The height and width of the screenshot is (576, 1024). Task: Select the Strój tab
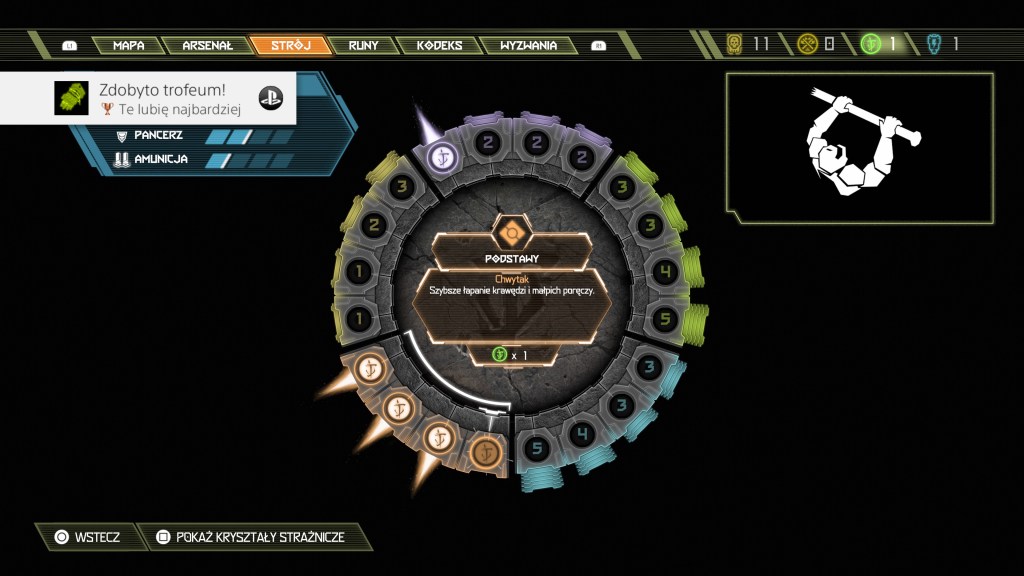290,45
